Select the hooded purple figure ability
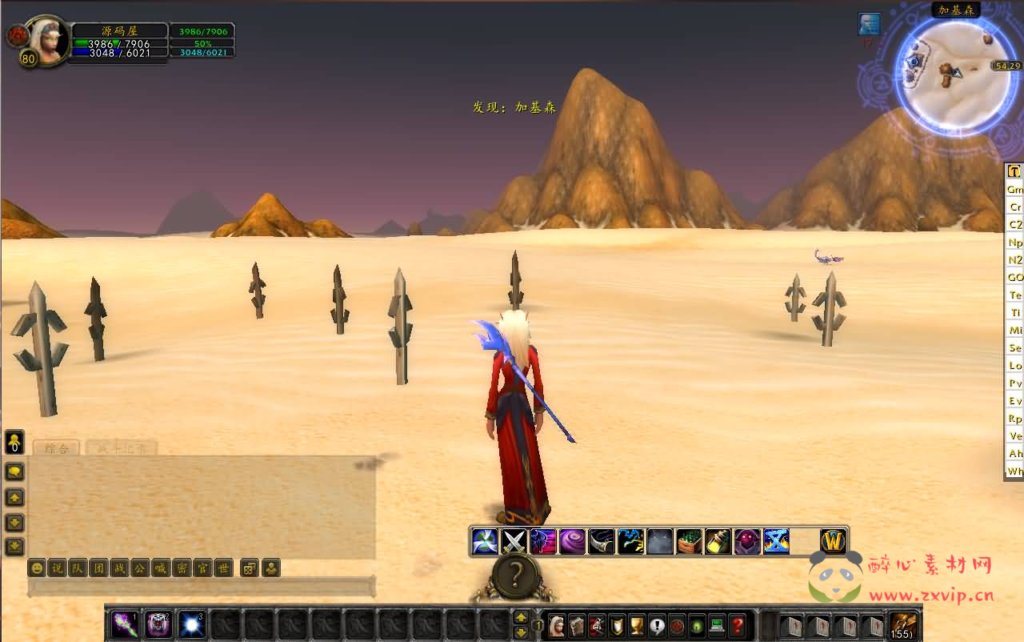This screenshot has width=1024, height=642. coord(747,542)
